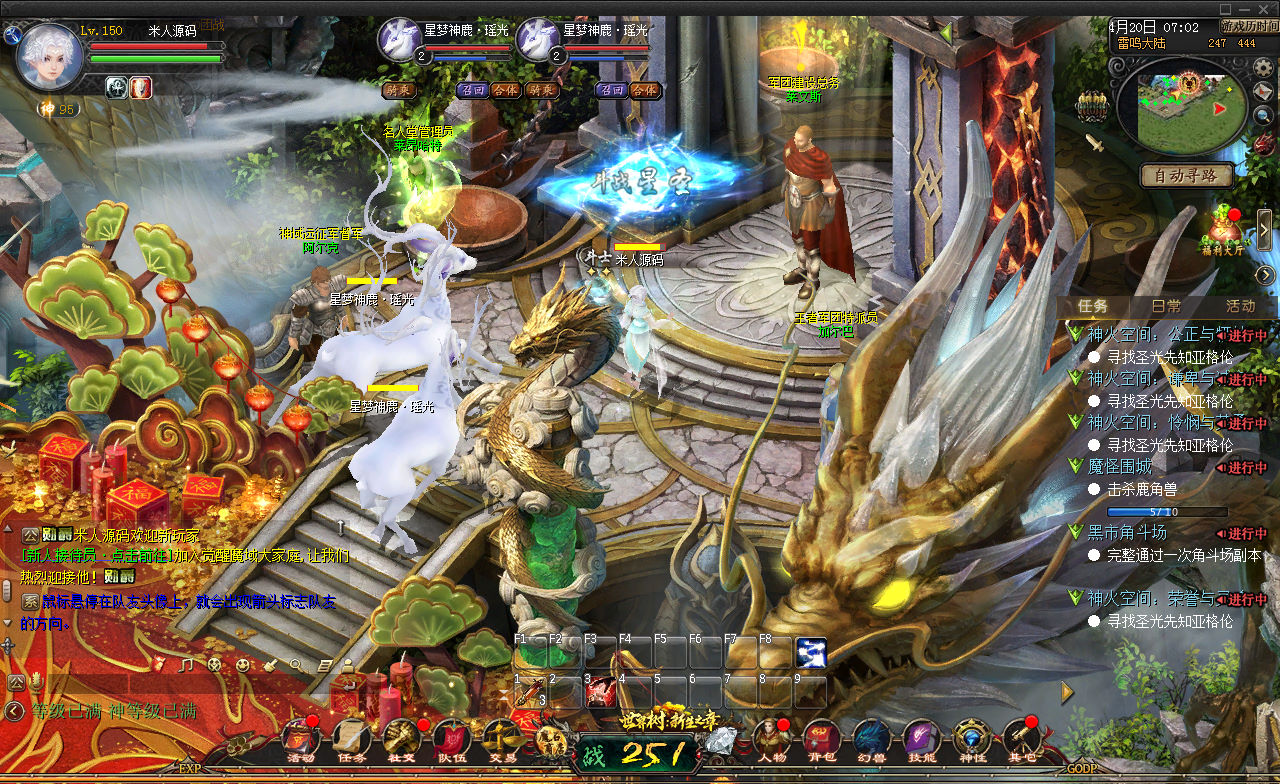Open the 交易 (Trade) scales icon
The image size is (1280, 784).
pos(502,738)
